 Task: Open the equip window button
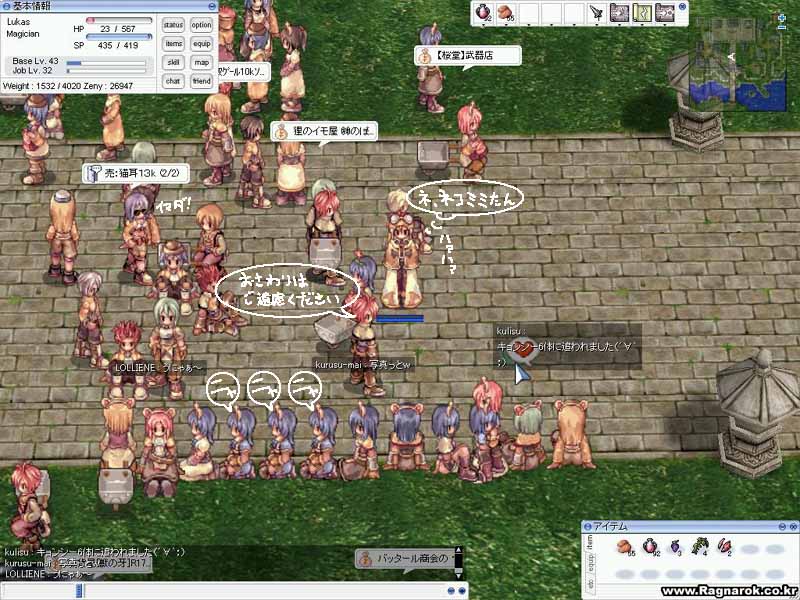[x=202, y=44]
